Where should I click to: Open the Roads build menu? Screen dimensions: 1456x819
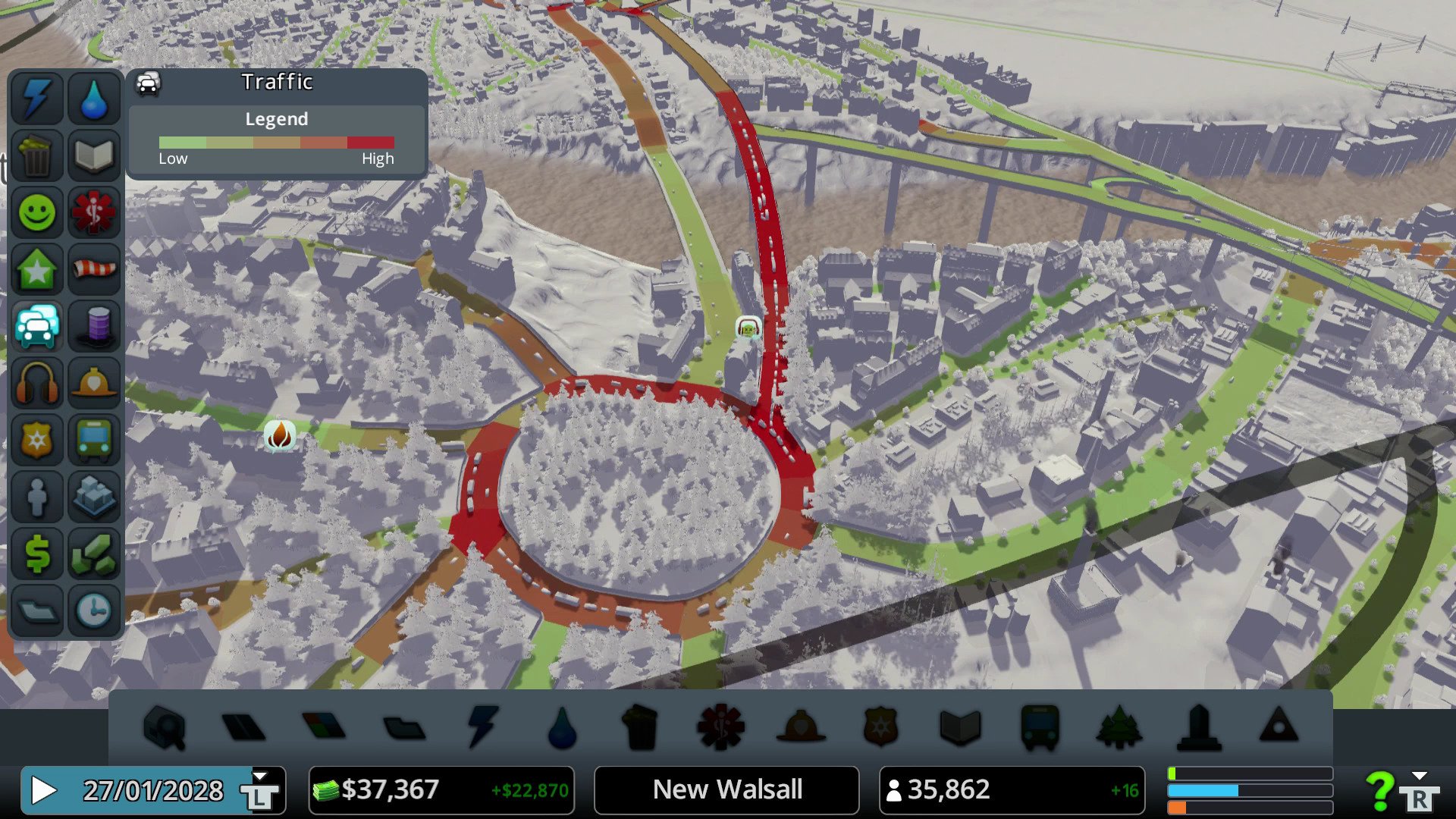pyautogui.click(x=243, y=728)
